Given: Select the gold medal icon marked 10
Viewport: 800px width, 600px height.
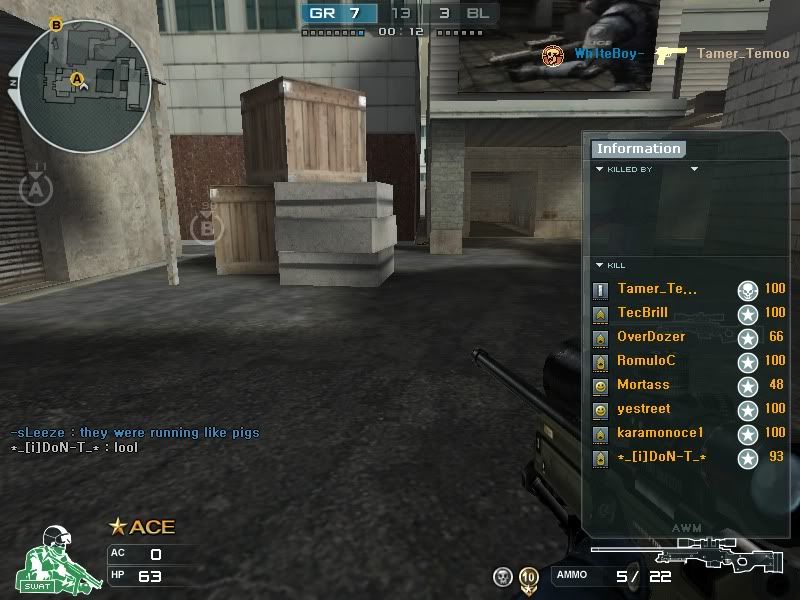Looking at the screenshot, I should (528, 577).
